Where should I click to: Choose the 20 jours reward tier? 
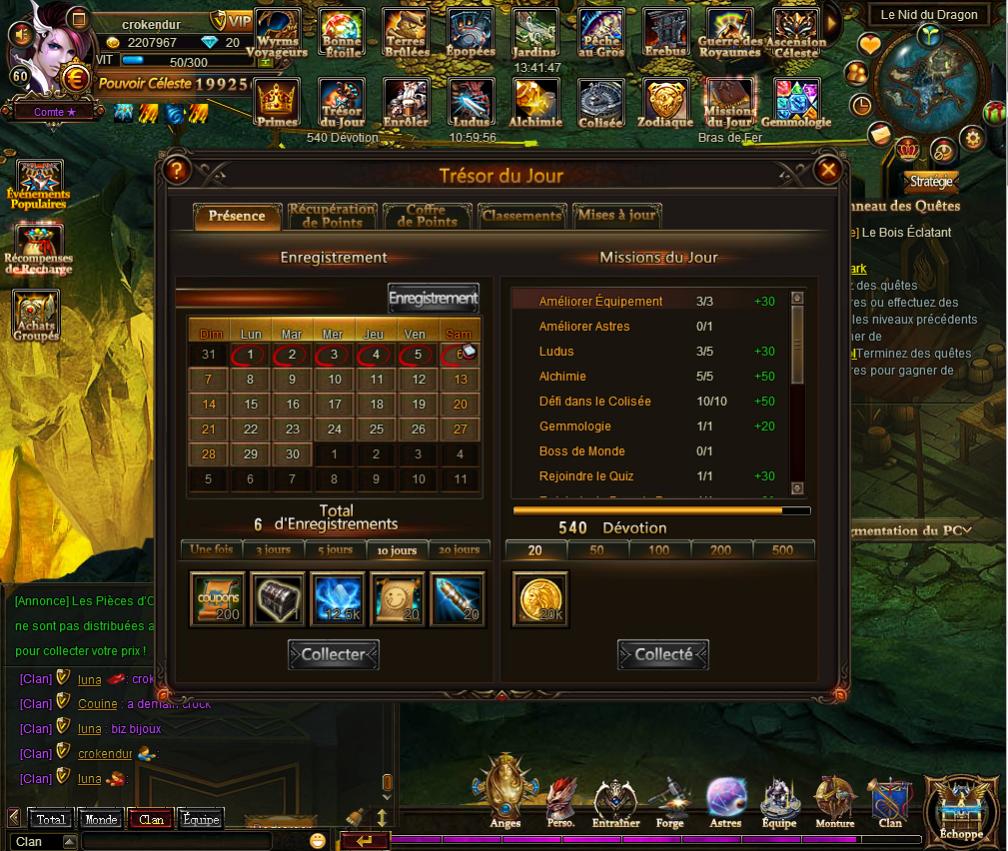pyautogui.click(x=458, y=550)
